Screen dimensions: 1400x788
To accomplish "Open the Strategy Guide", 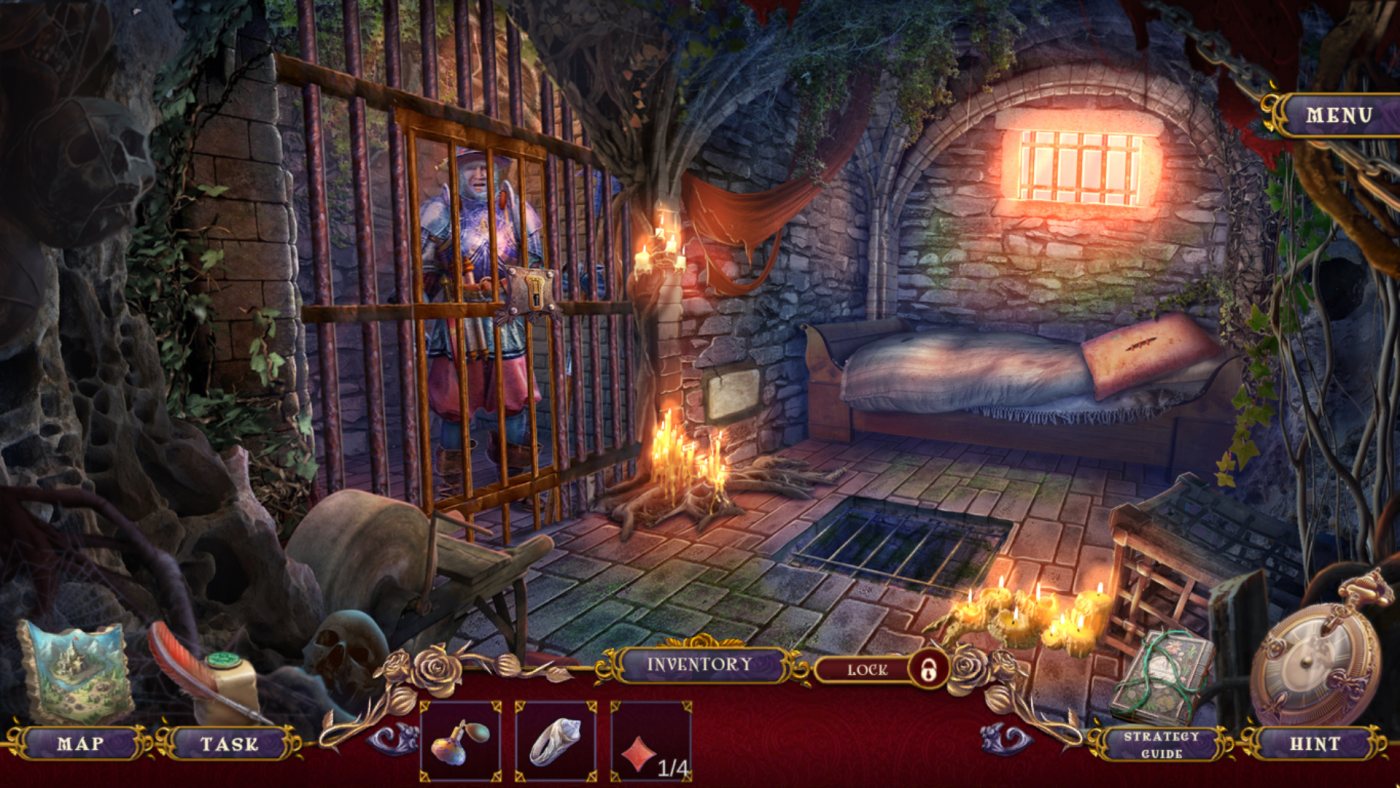I will click(1160, 745).
